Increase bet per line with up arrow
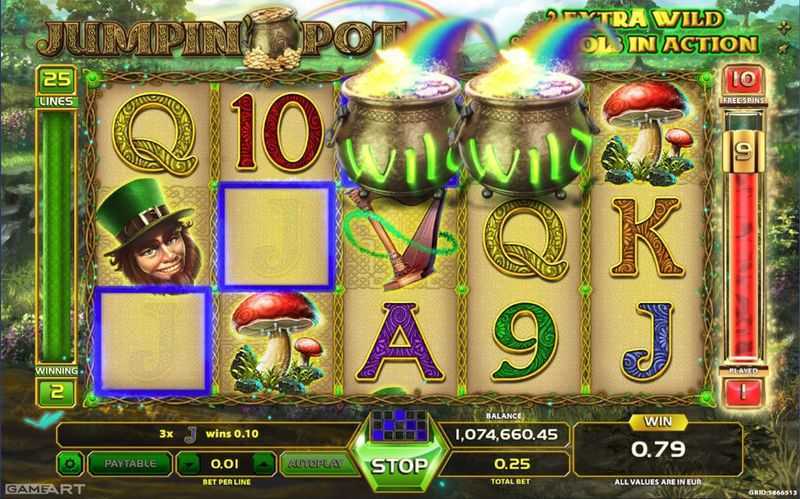 262,465
